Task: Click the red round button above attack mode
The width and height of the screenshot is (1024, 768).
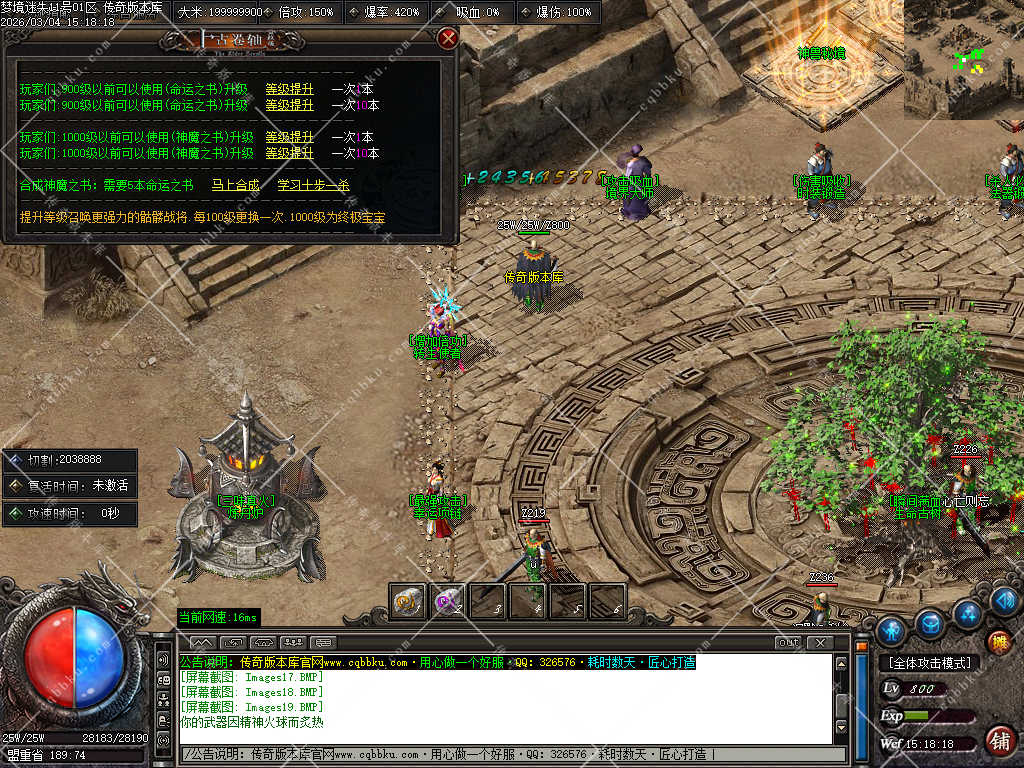Action: [x=998, y=641]
